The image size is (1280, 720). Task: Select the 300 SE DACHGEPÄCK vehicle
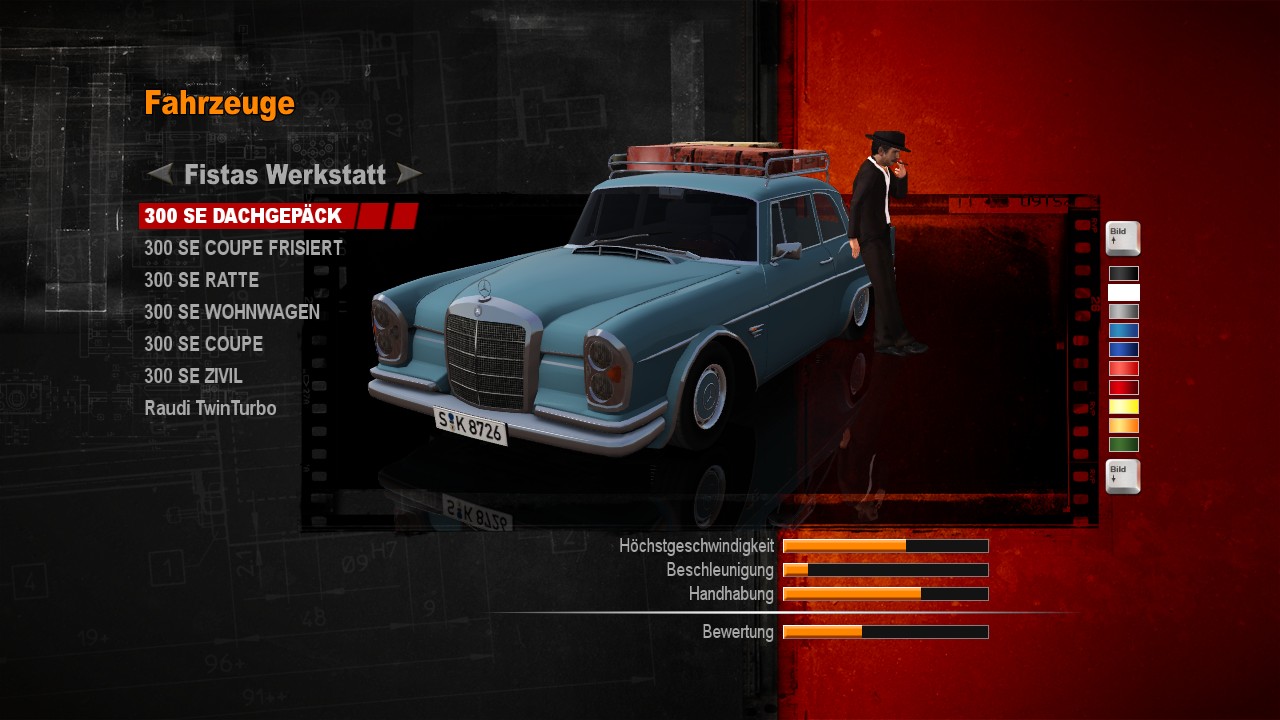point(243,216)
